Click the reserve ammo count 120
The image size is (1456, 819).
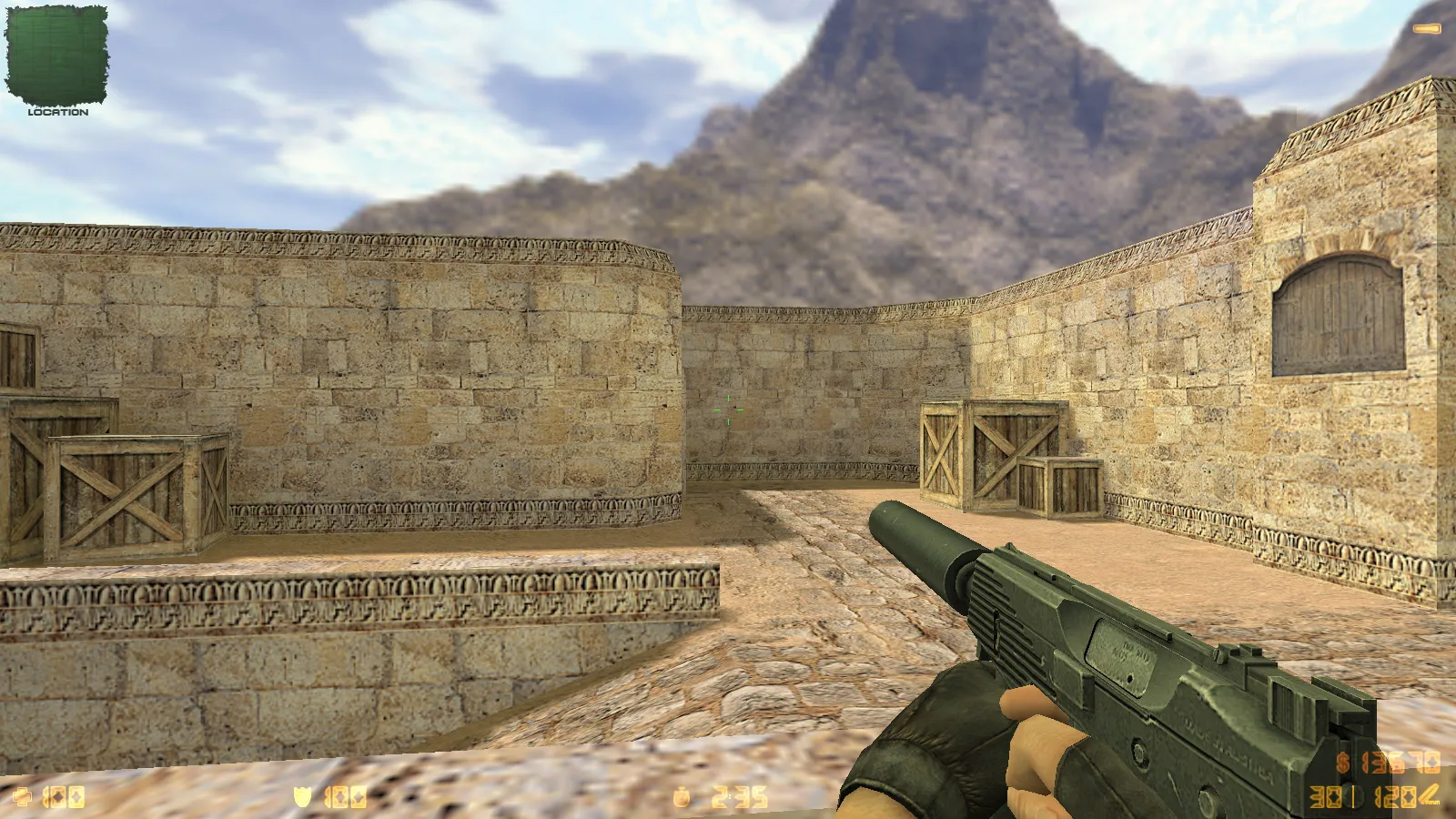point(1394,795)
